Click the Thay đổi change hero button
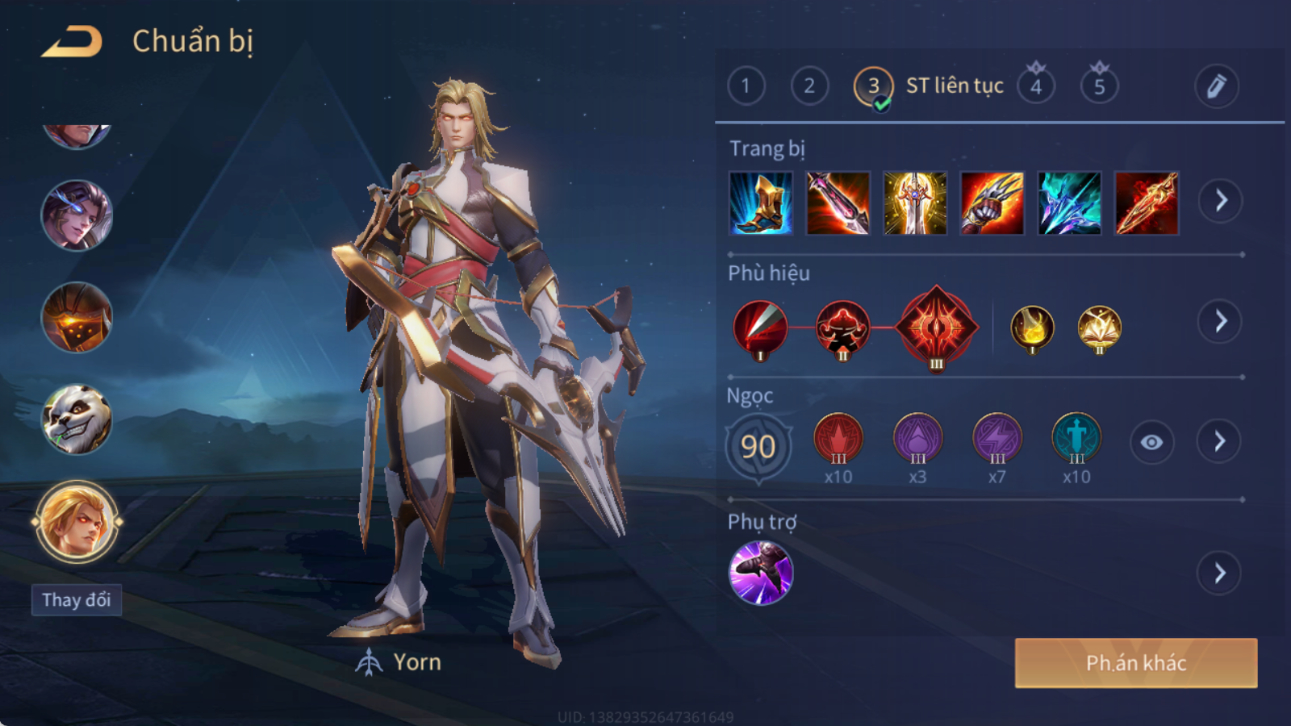Image resolution: width=1291 pixels, height=726 pixels. (x=76, y=600)
